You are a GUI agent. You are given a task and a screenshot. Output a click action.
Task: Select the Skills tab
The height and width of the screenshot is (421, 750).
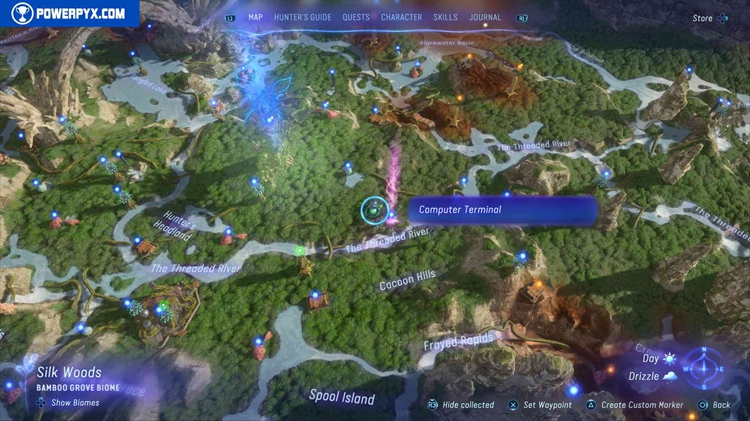tap(445, 17)
